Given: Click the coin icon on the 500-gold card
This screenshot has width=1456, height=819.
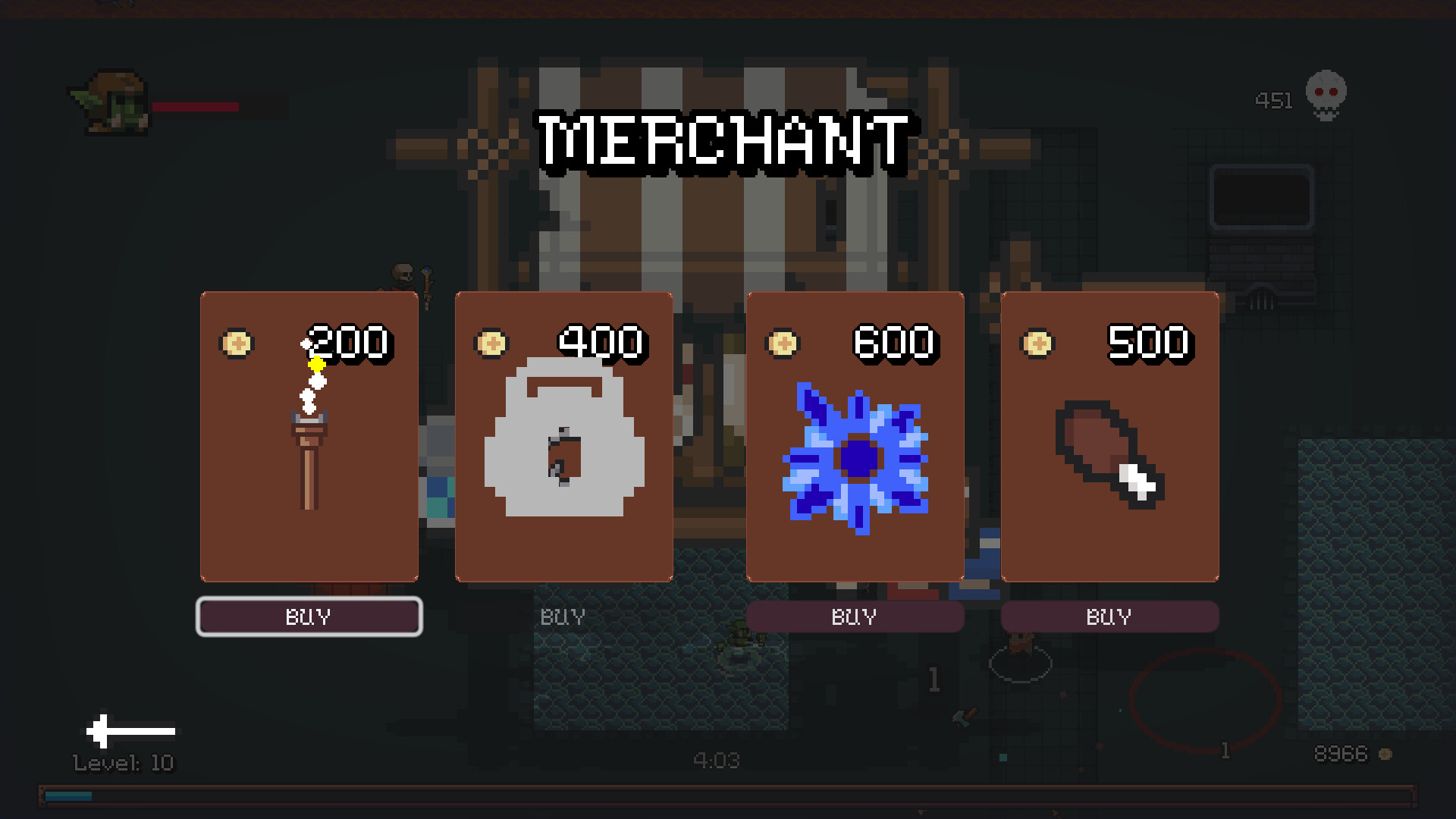Looking at the screenshot, I should [x=1037, y=343].
